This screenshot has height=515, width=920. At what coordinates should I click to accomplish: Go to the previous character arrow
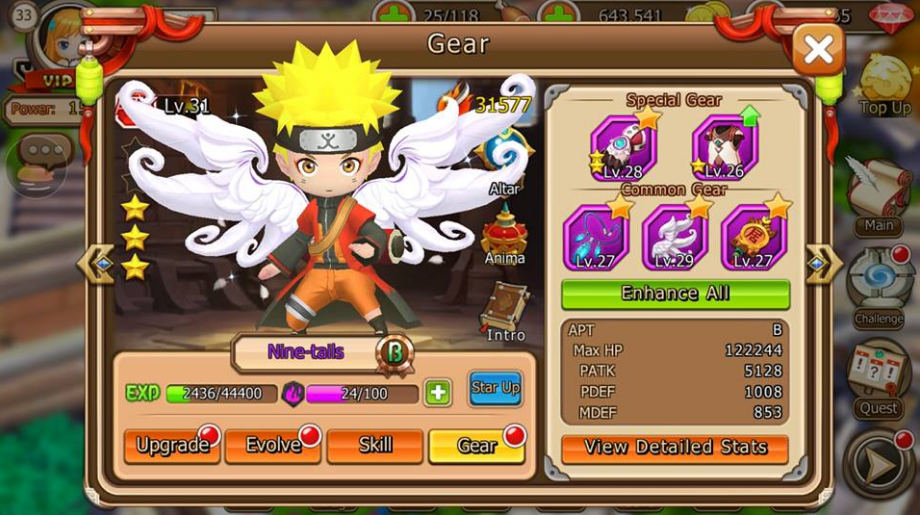click(96, 265)
